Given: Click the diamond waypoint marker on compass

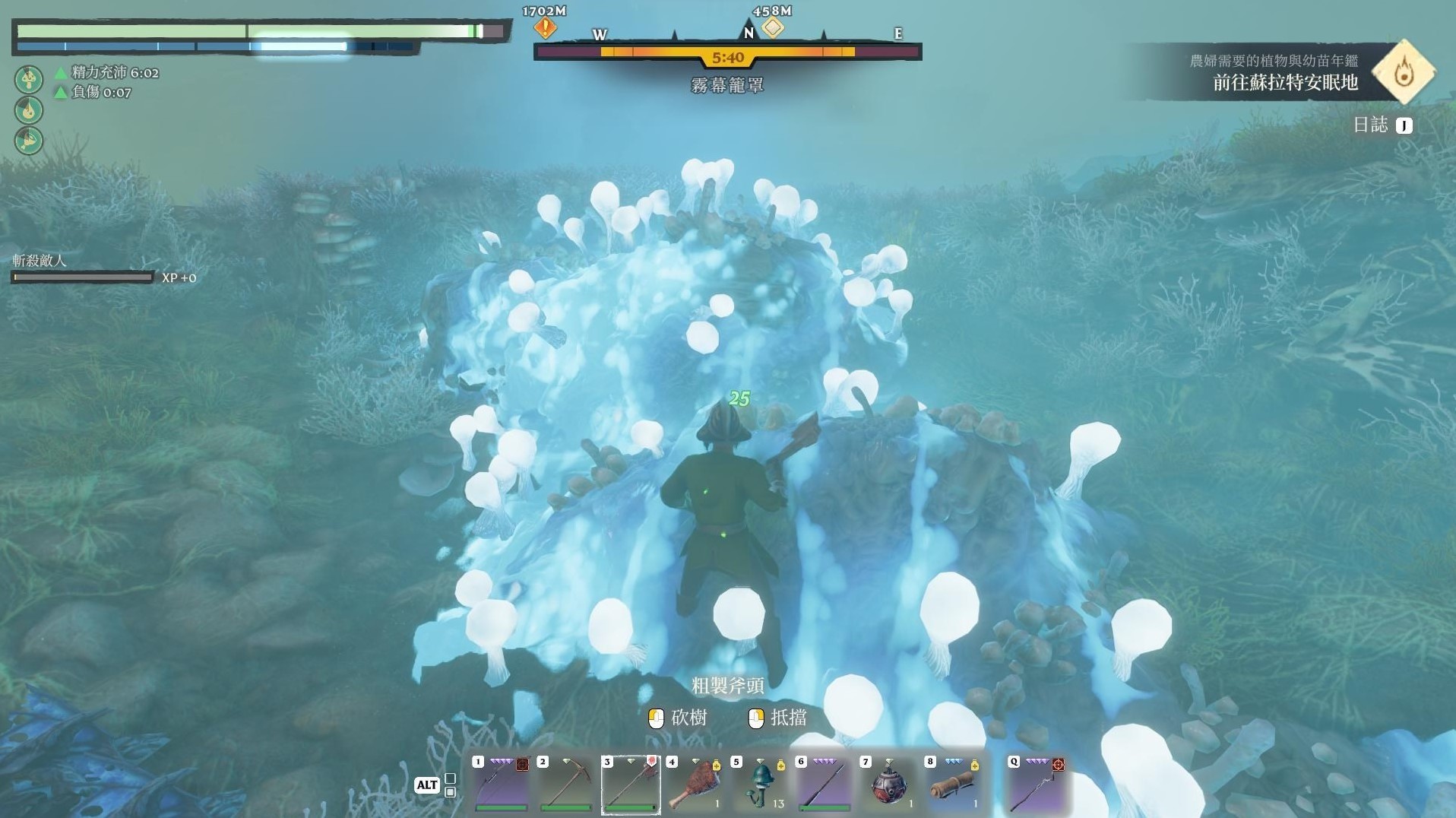Looking at the screenshot, I should [x=773, y=28].
